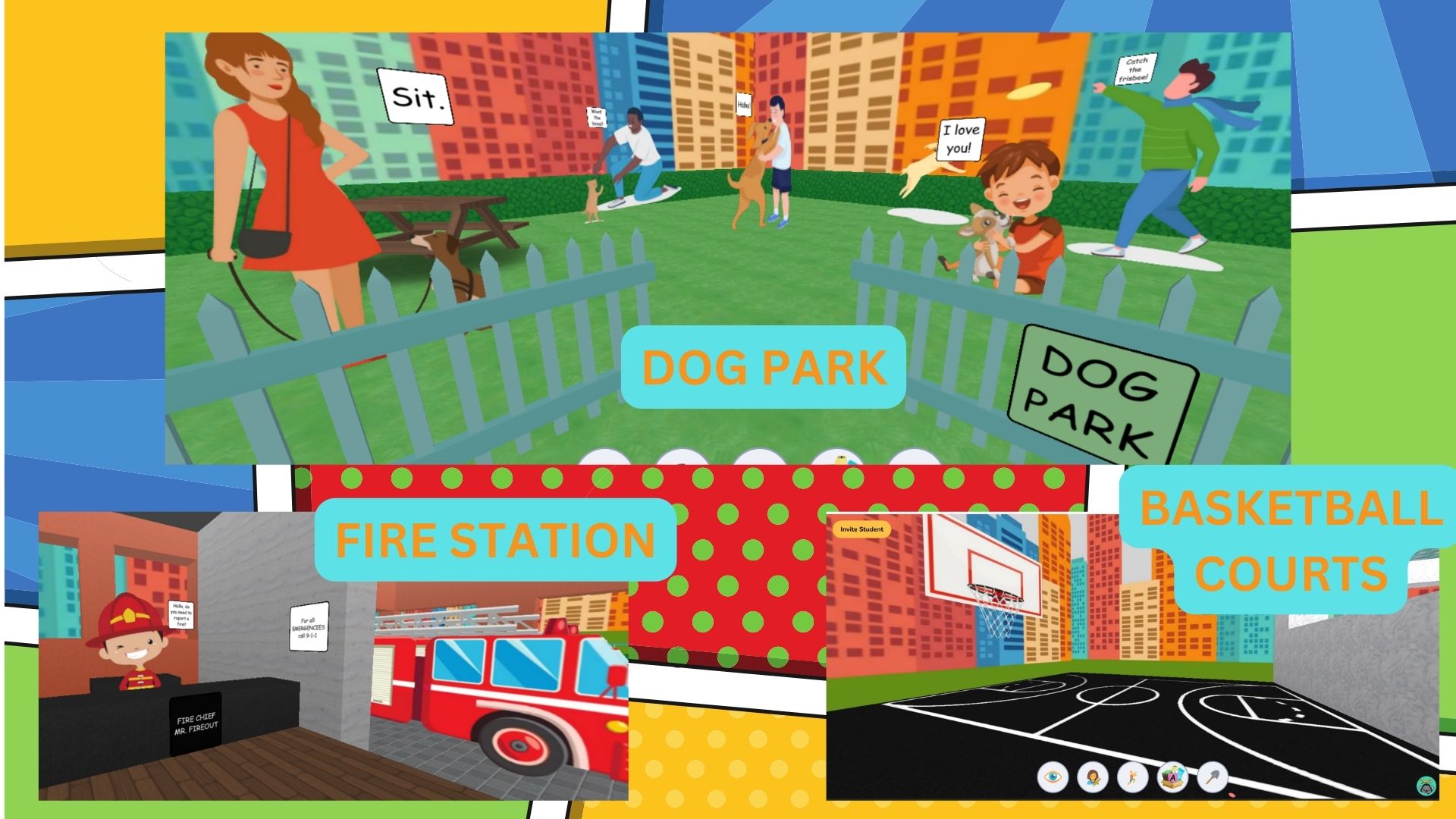
Task: Click the 'Catch the frisbee!' speech bubble
Action: (x=1135, y=70)
